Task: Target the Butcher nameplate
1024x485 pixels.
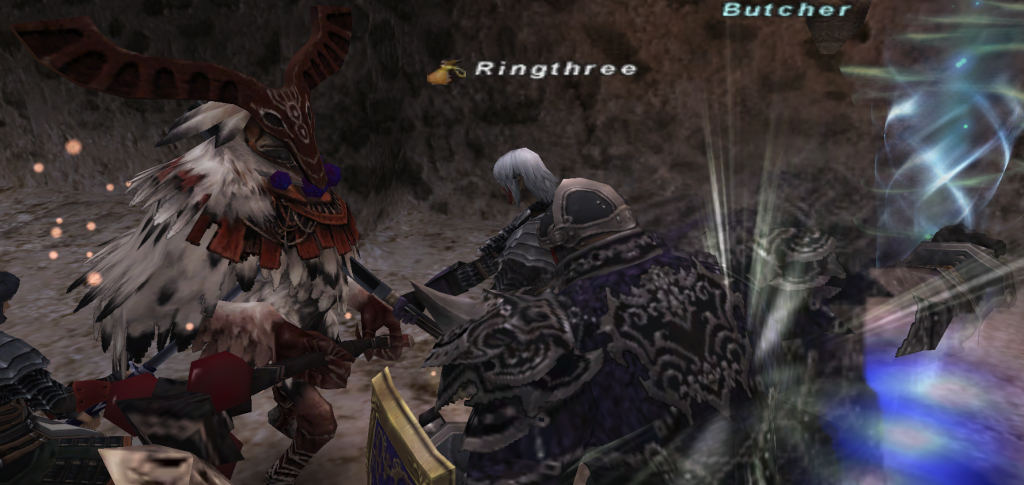Action: tap(787, 10)
